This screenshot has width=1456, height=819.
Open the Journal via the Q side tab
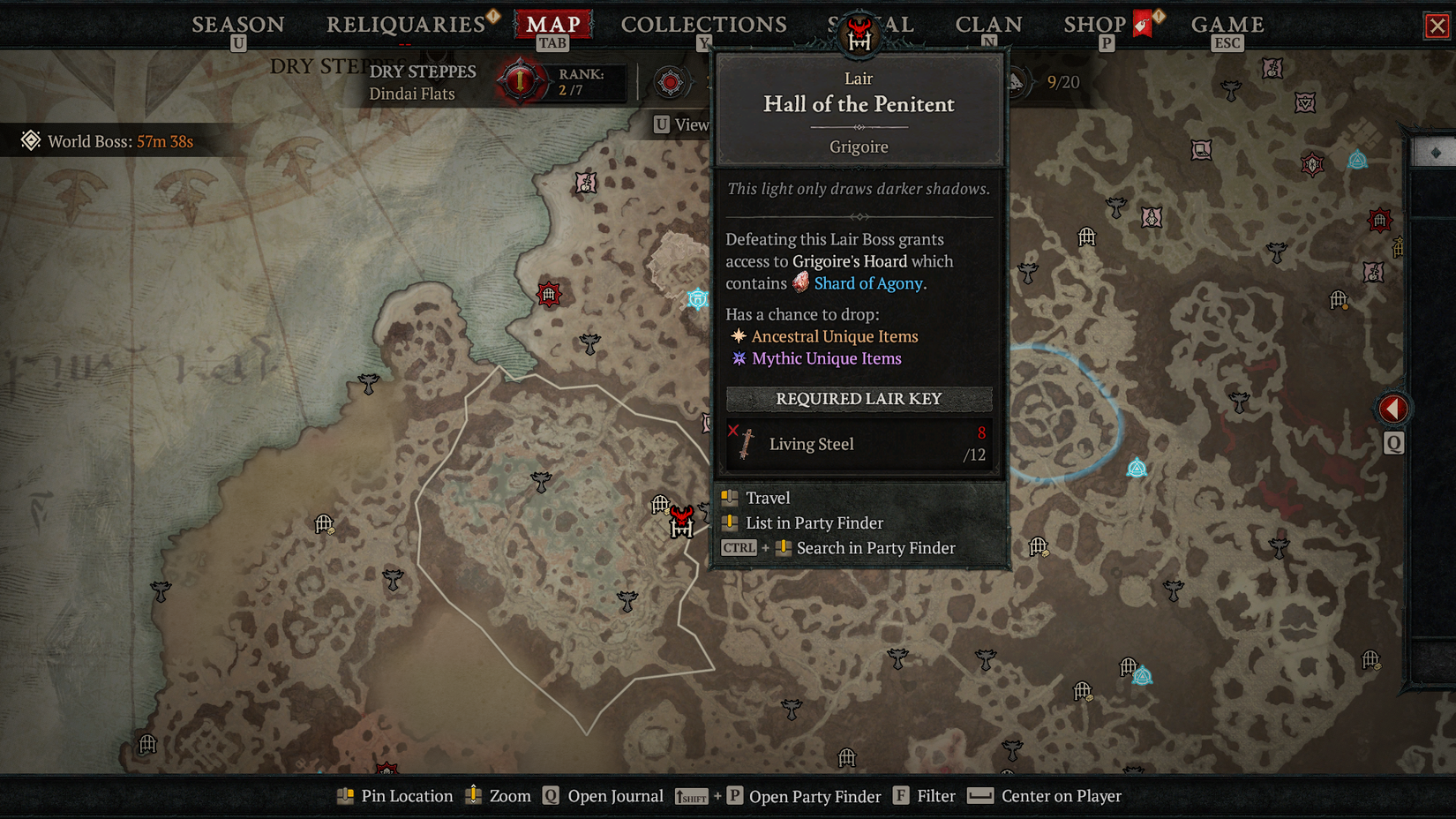pos(1393,444)
